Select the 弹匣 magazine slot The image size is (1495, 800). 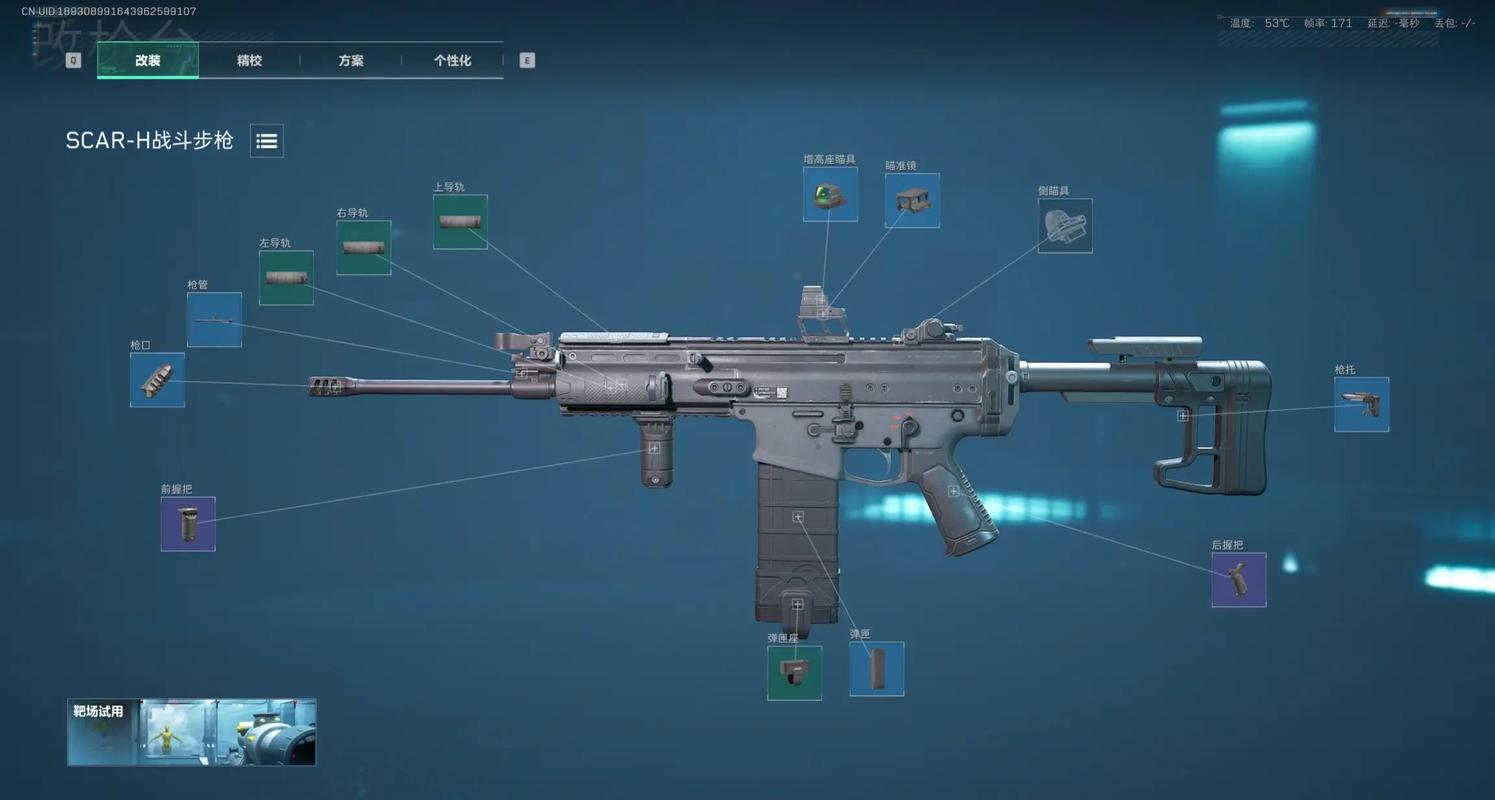coord(877,669)
